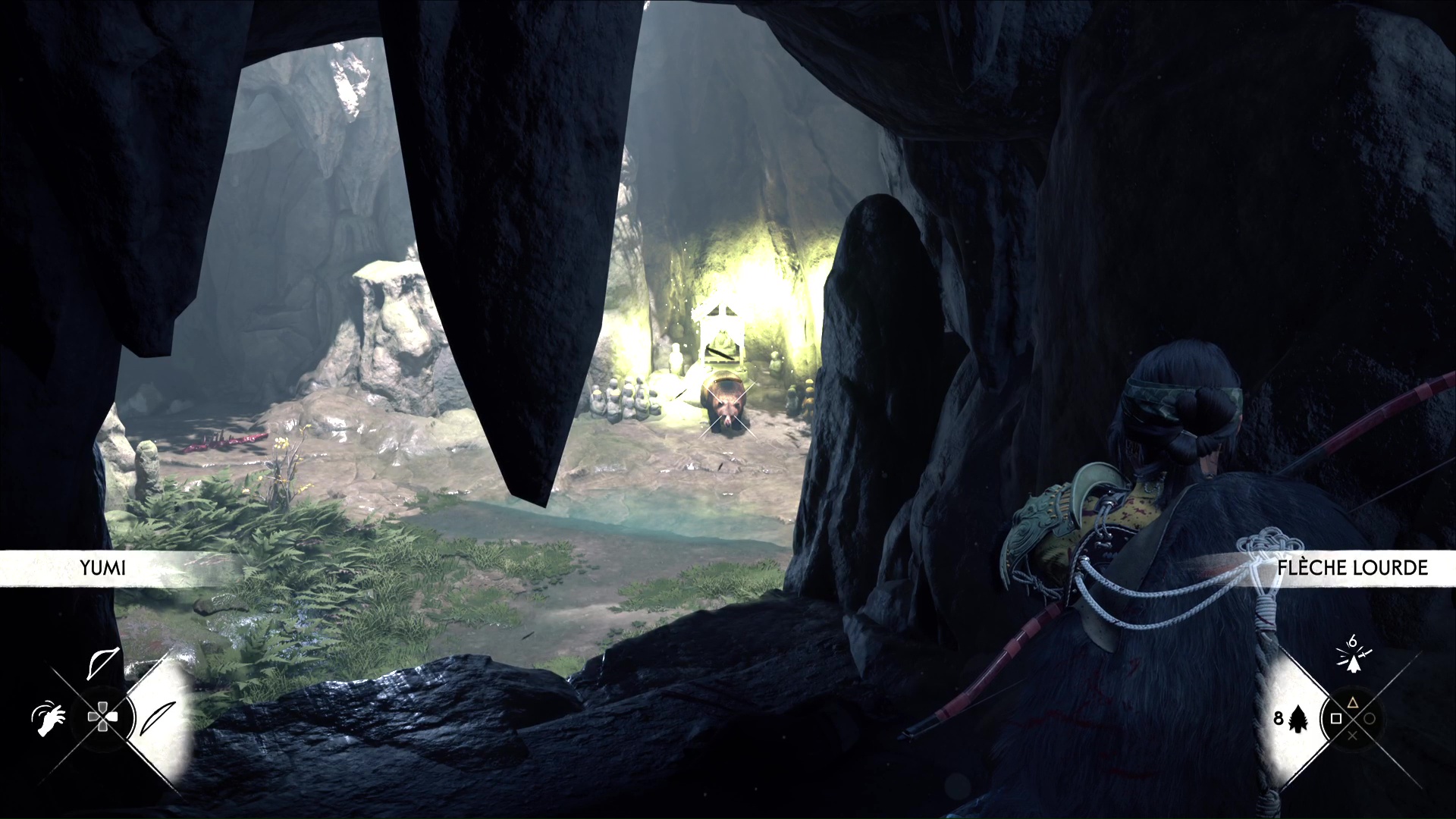Choose the throwing hand quick-fire slot
Image resolution: width=1456 pixels, height=819 pixels.
(x=49, y=718)
